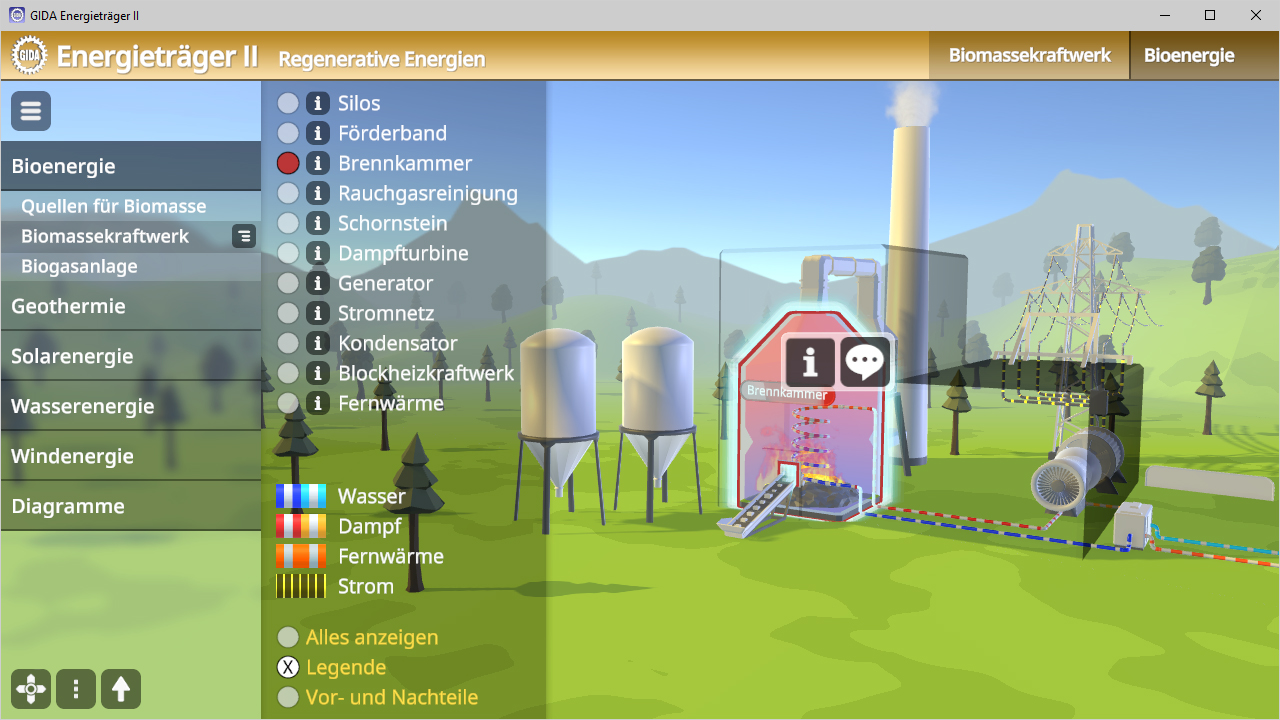Select the Geothermie chapter
The width and height of the screenshot is (1280, 720).
pyautogui.click(x=68, y=306)
